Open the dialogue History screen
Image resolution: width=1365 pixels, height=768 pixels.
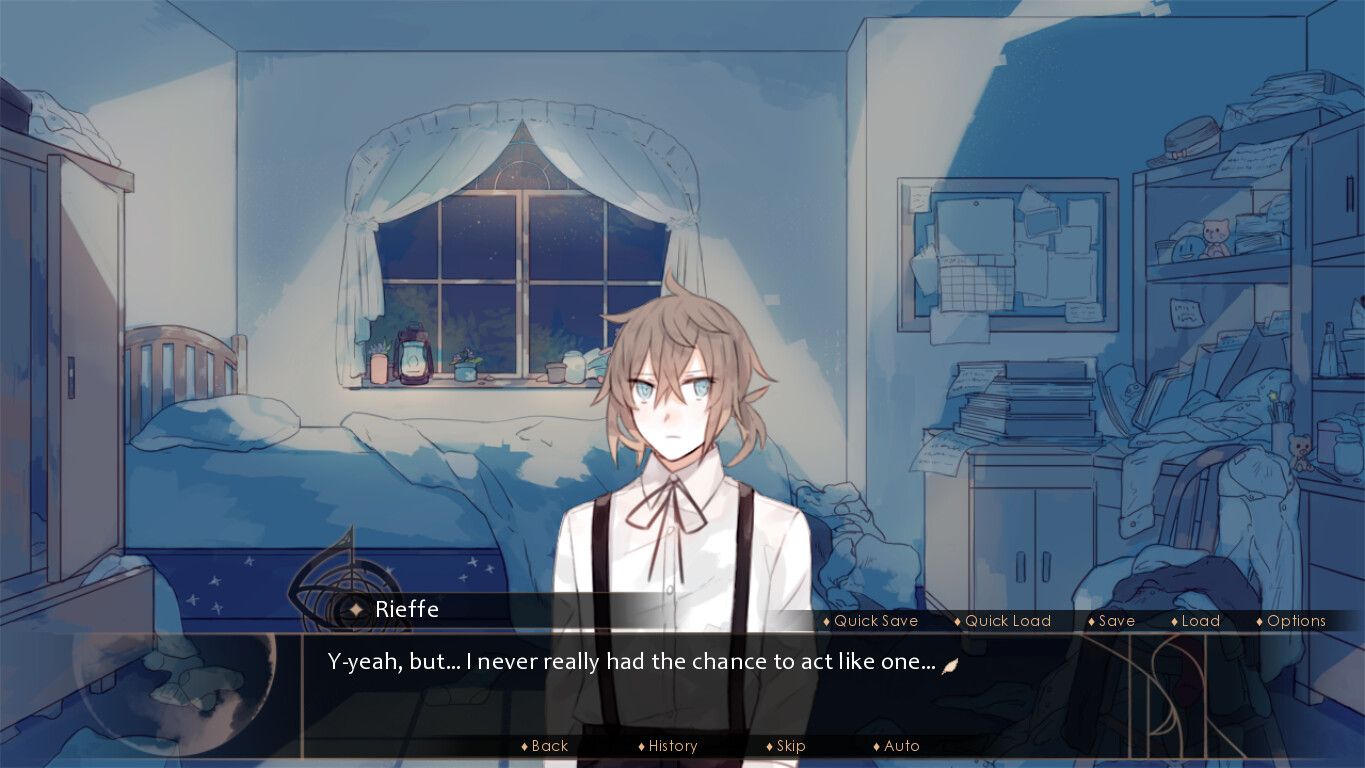(672, 746)
